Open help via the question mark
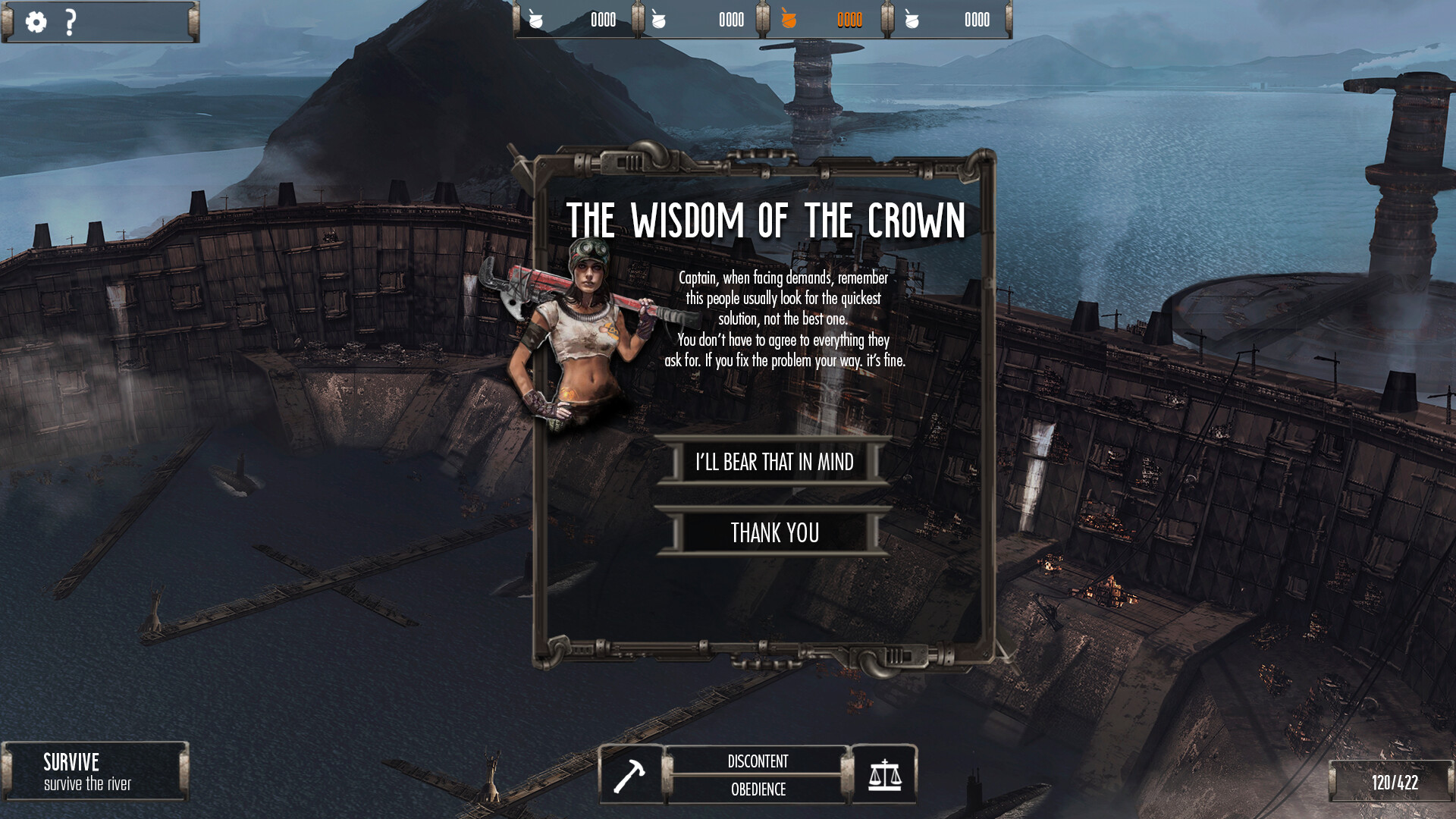The height and width of the screenshot is (819, 1456). point(71,22)
